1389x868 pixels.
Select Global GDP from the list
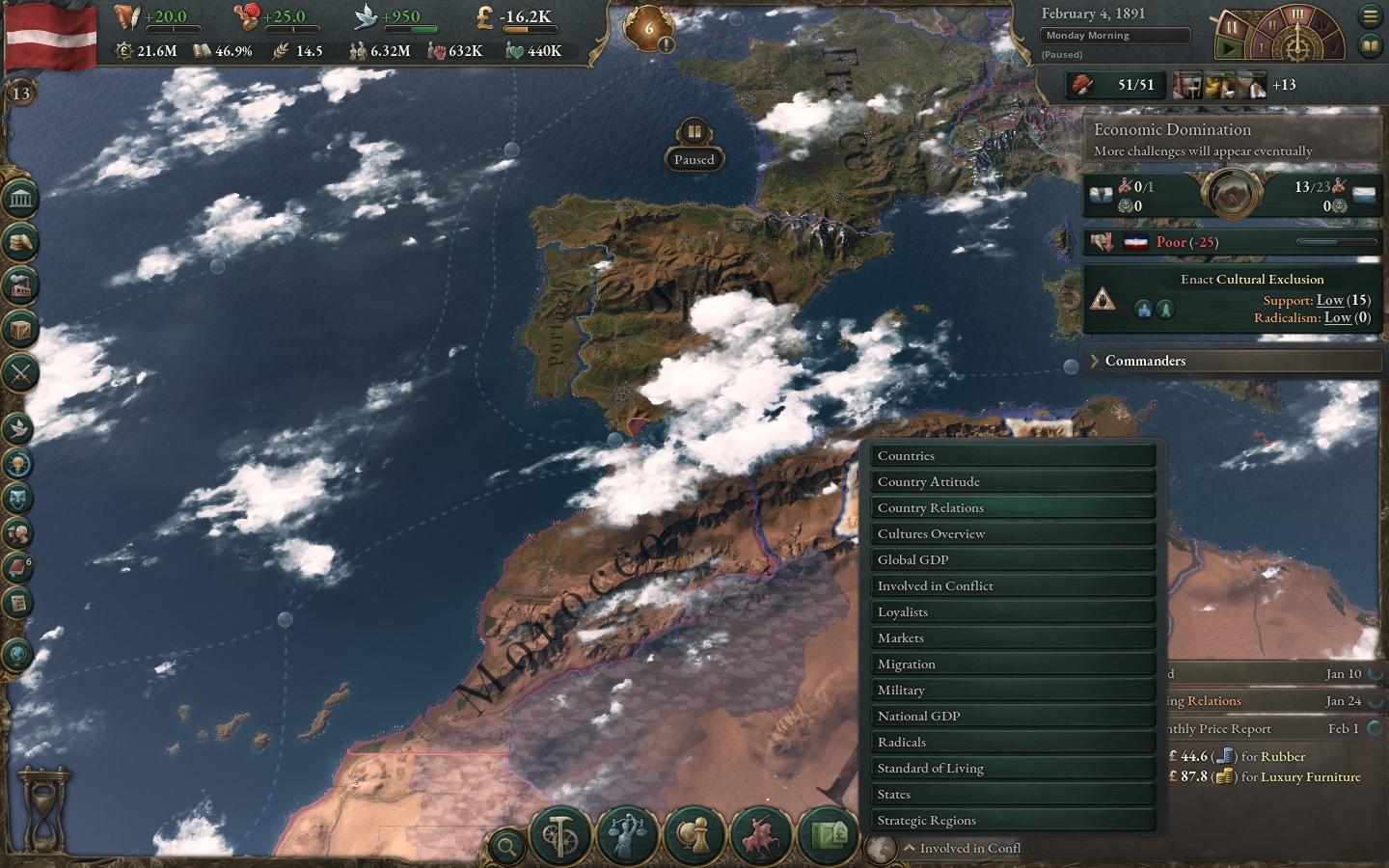[x=1013, y=560]
